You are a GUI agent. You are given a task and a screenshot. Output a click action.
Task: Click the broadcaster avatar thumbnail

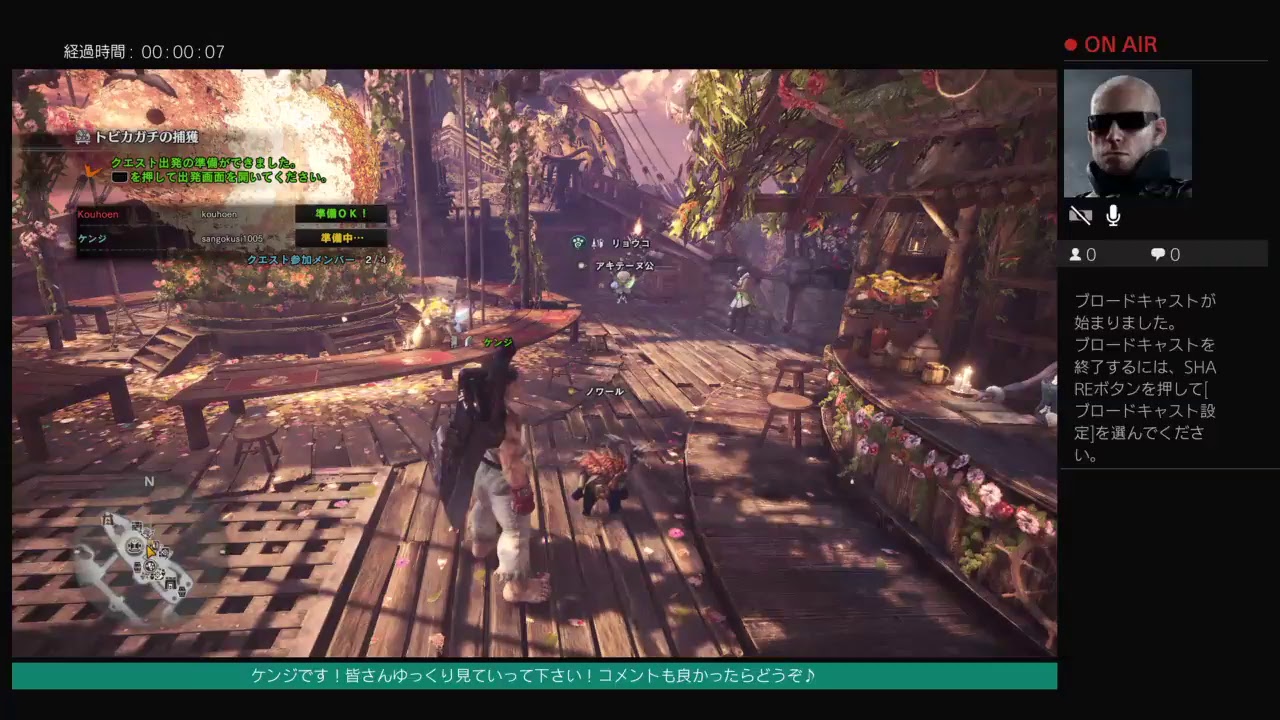pos(1127,133)
